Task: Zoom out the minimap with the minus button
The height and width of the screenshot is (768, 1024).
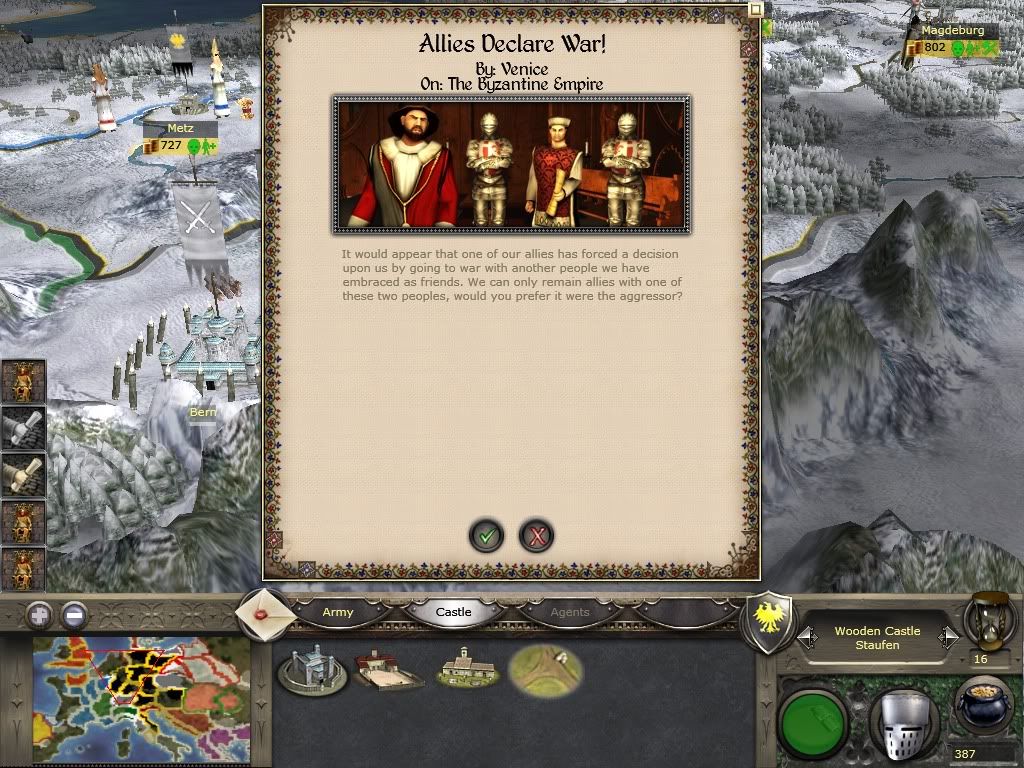Action: pyautogui.click(x=74, y=613)
